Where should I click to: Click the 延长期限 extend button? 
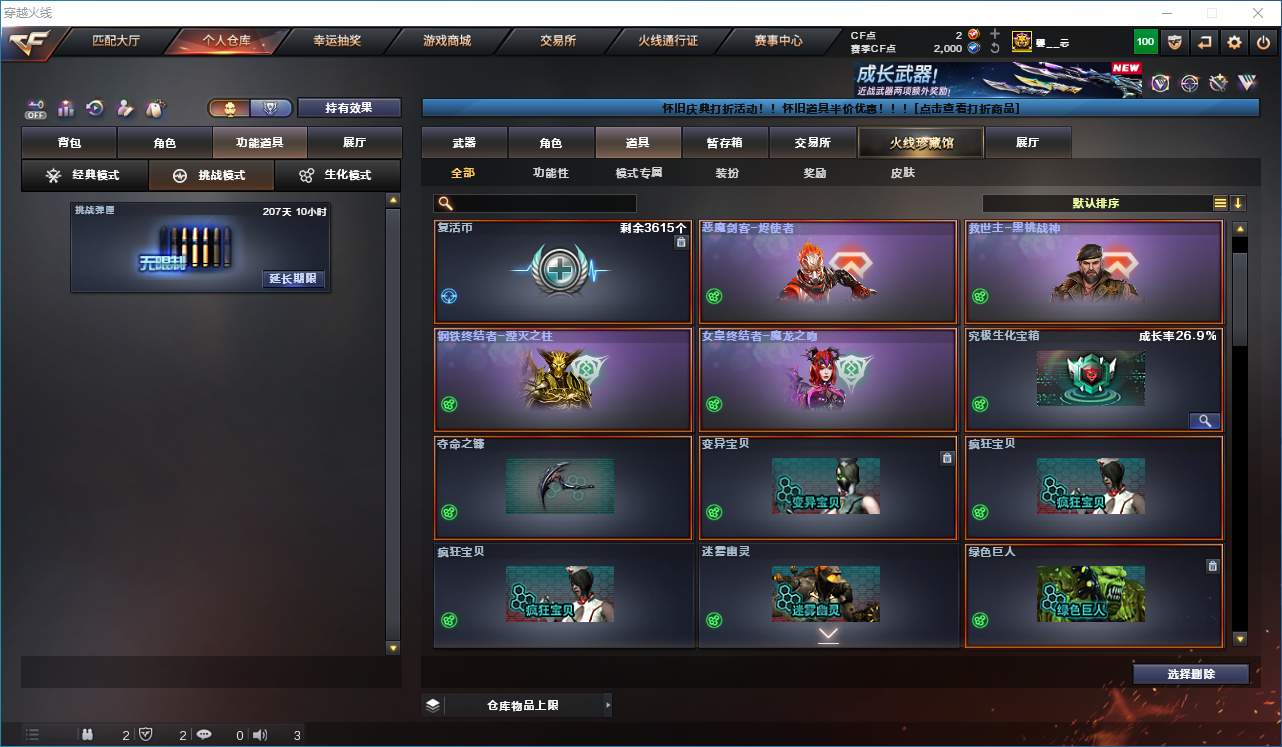pos(293,278)
